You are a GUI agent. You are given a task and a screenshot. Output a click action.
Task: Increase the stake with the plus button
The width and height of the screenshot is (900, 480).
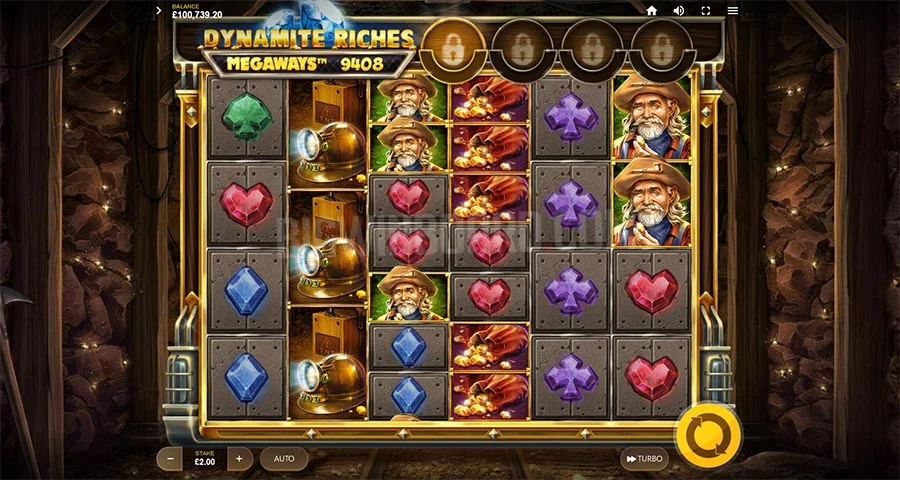point(239,459)
